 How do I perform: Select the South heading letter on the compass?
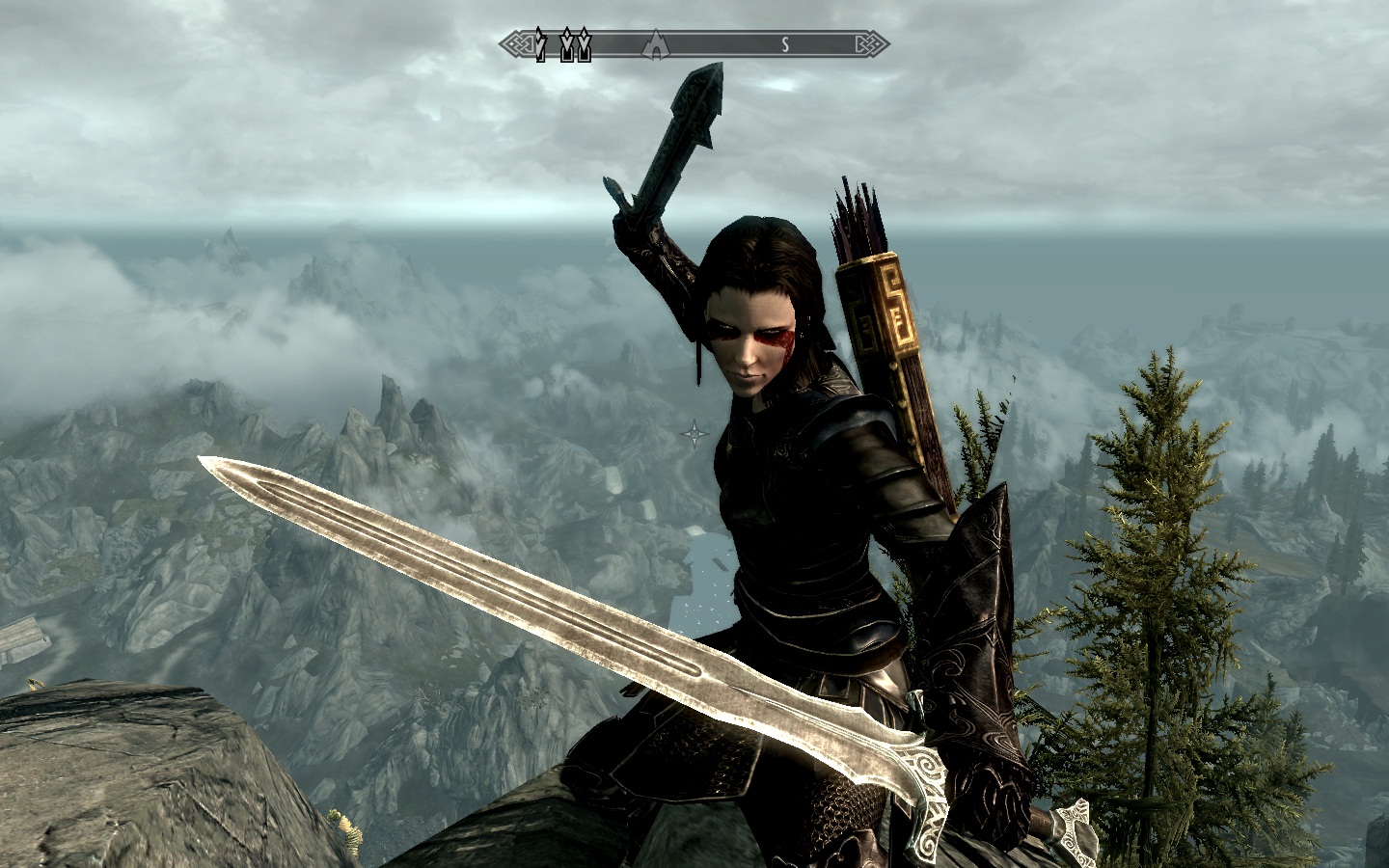click(786, 44)
